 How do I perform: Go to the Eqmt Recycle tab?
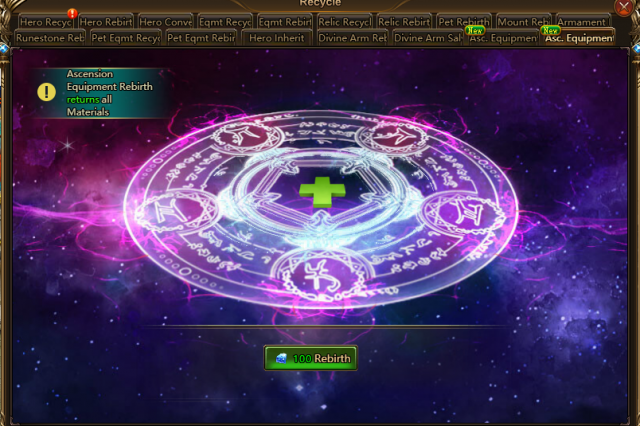coord(225,22)
